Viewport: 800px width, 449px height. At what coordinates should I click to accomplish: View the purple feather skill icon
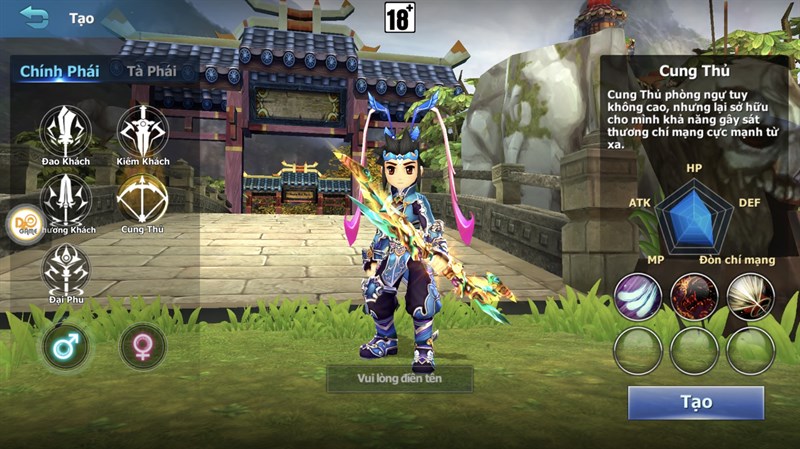coord(638,296)
